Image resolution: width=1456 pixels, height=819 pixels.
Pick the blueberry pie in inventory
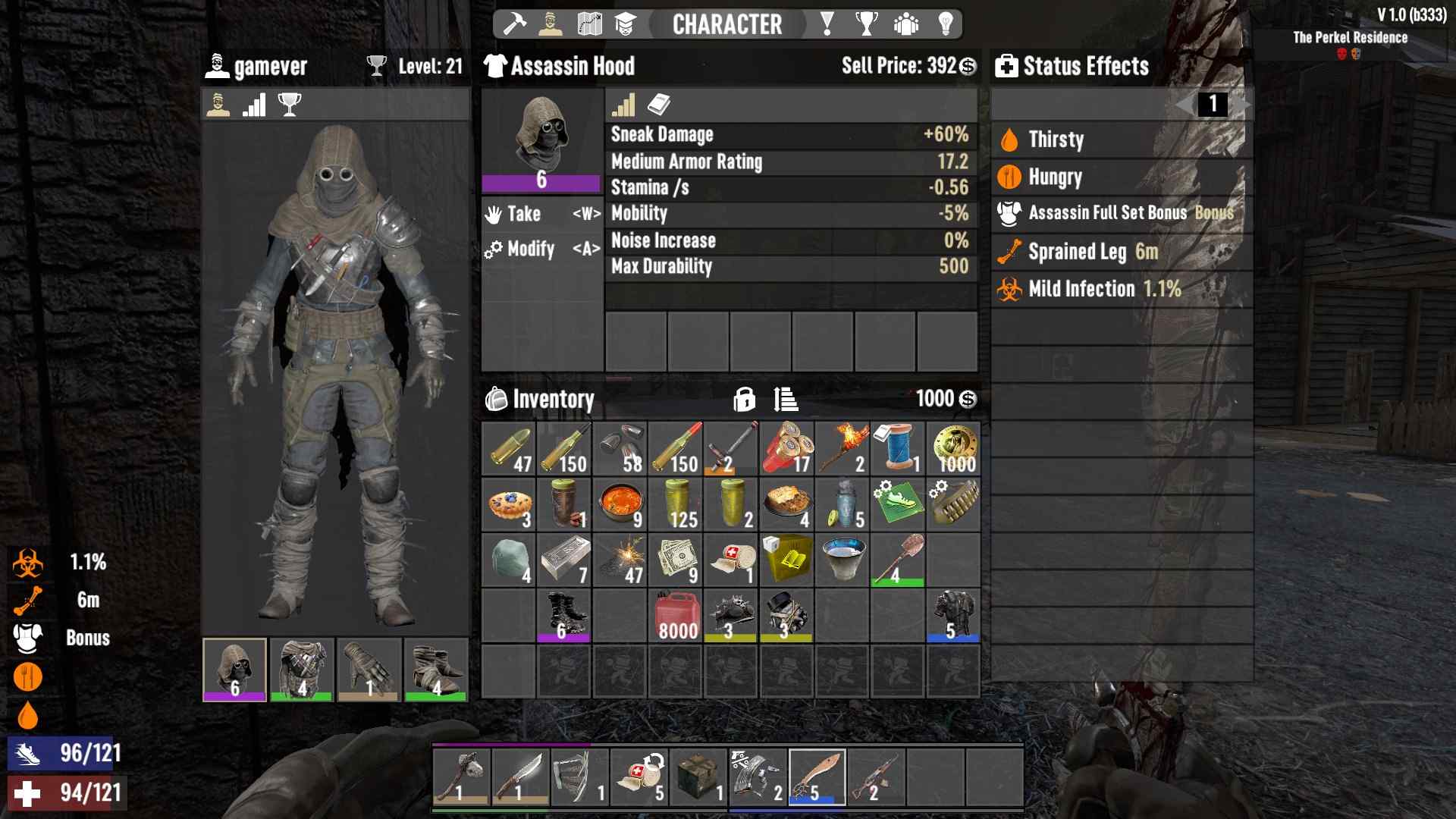pyautogui.click(x=509, y=505)
